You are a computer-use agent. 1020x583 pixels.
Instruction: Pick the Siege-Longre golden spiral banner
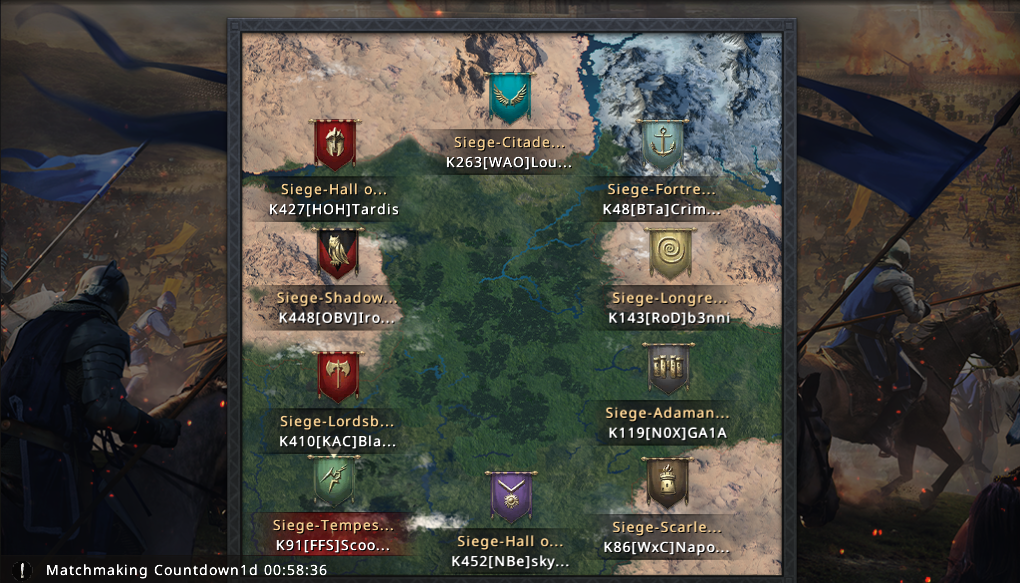pos(669,254)
